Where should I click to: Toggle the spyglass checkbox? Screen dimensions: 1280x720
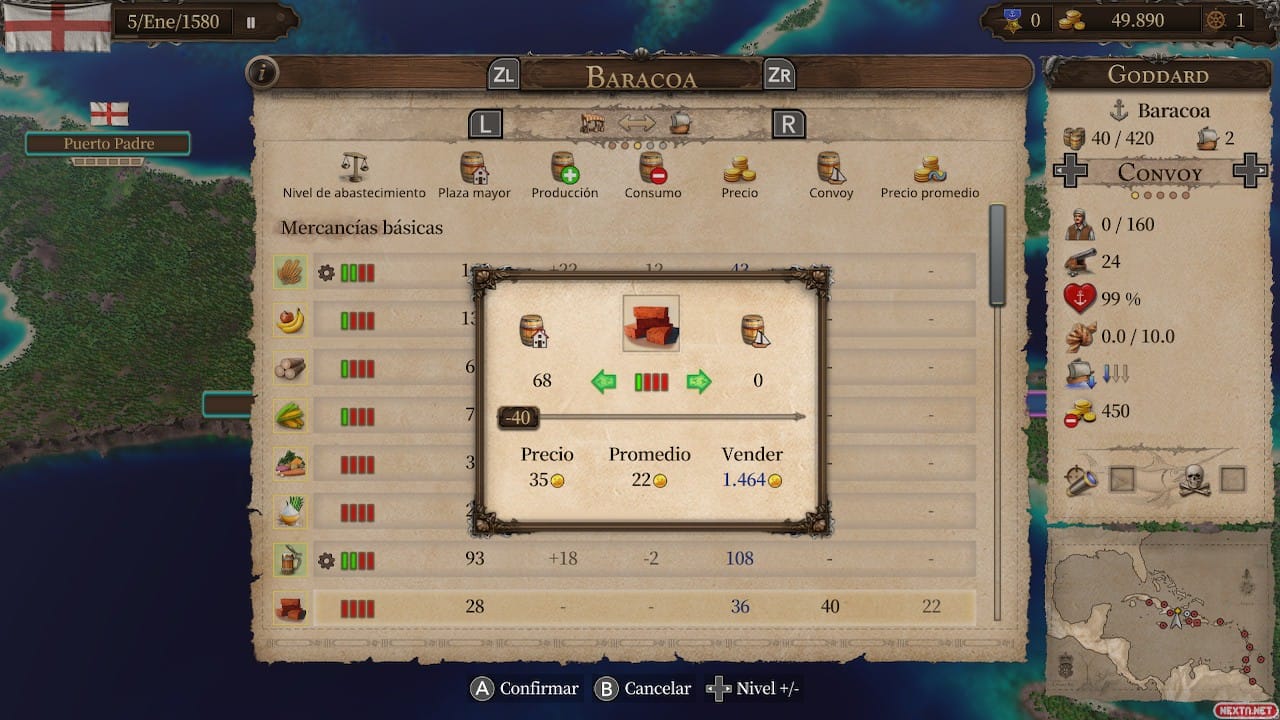1123,480
